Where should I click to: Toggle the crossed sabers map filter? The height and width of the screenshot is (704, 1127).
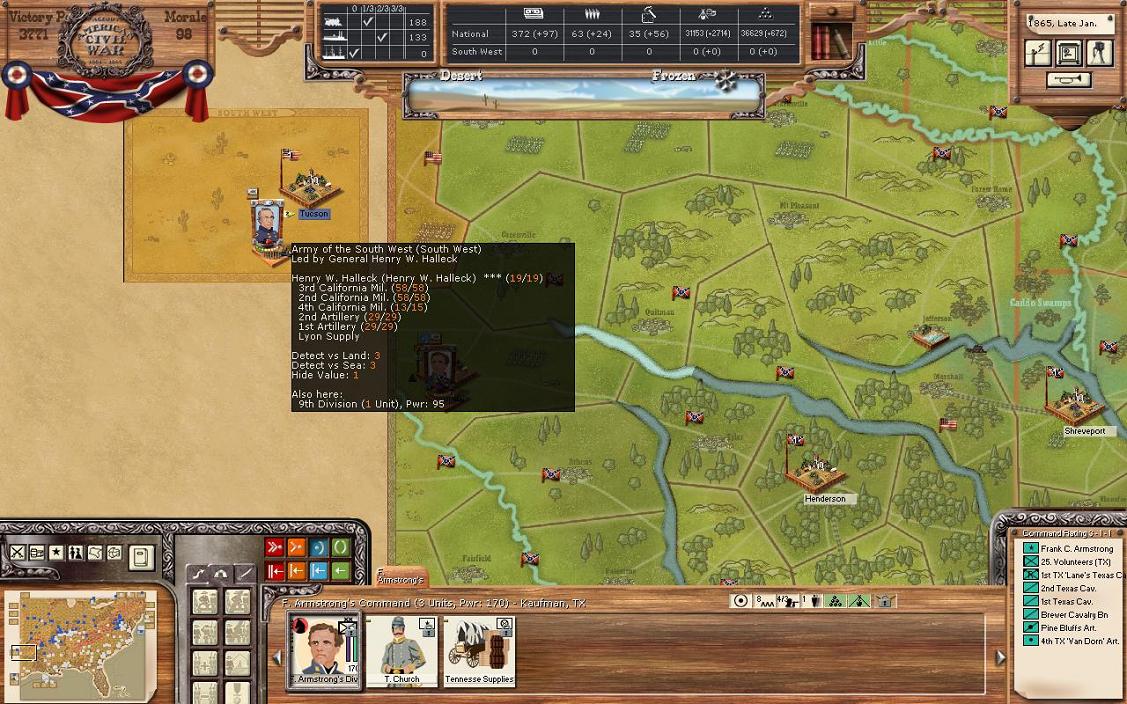click(17, 553)
